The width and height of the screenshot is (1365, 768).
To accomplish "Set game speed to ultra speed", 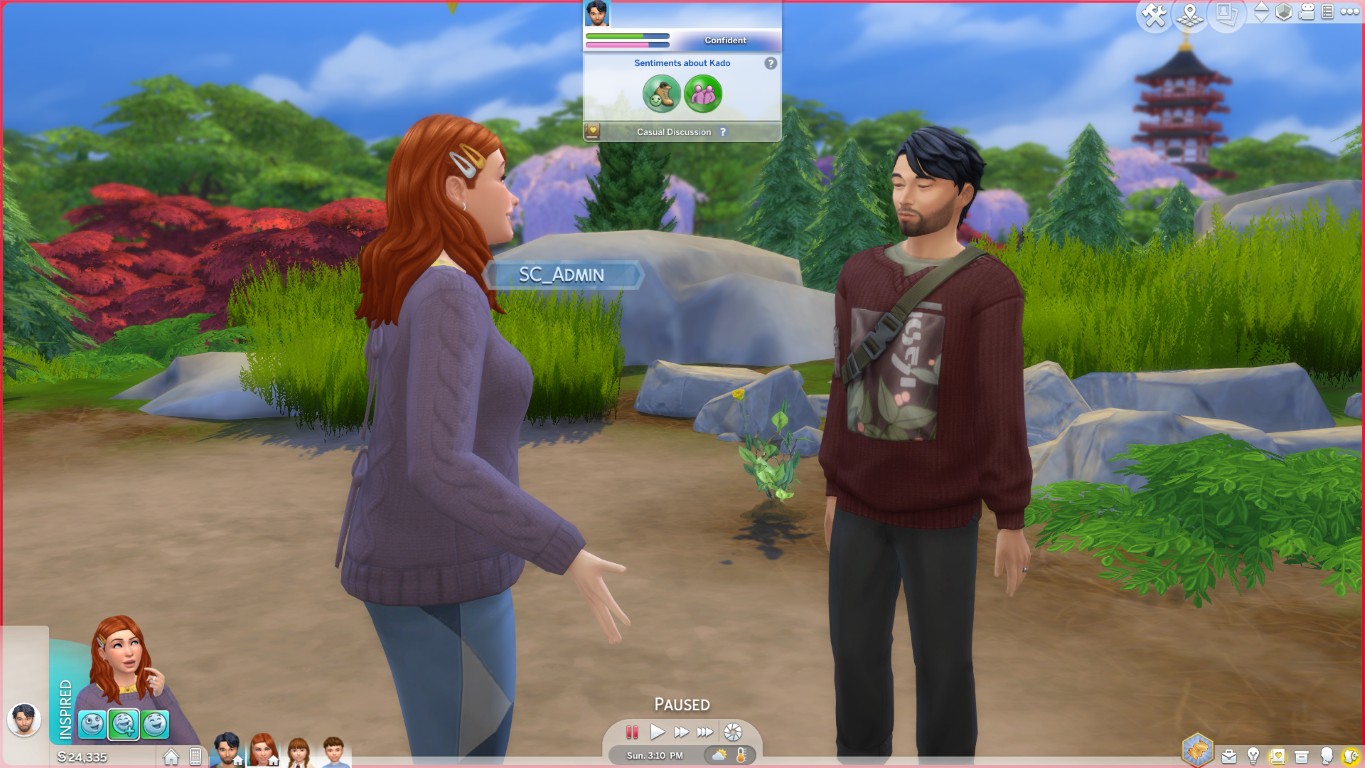I will (705, 732).
